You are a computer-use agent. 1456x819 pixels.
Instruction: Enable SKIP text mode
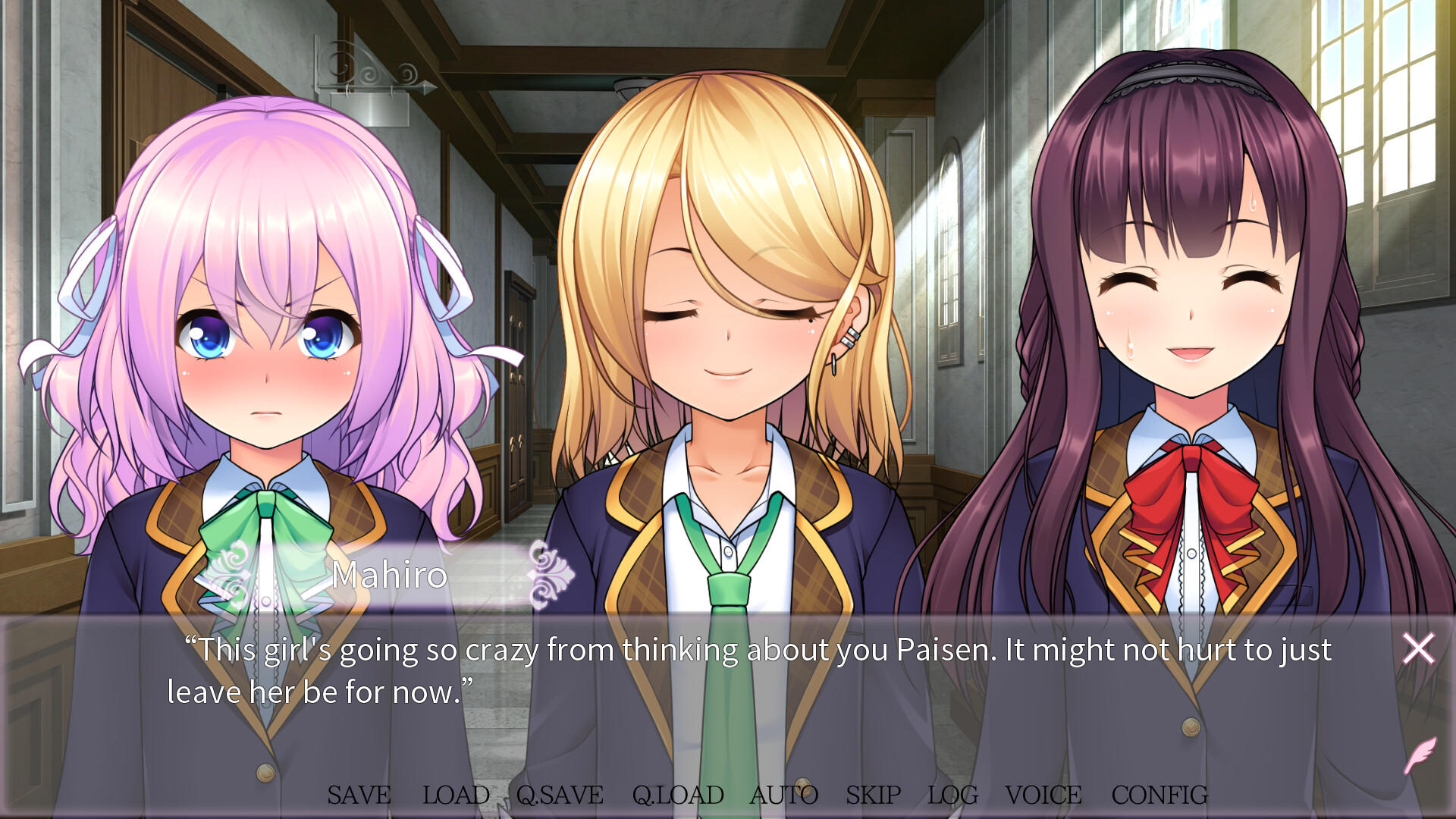(x=874, y=795)
